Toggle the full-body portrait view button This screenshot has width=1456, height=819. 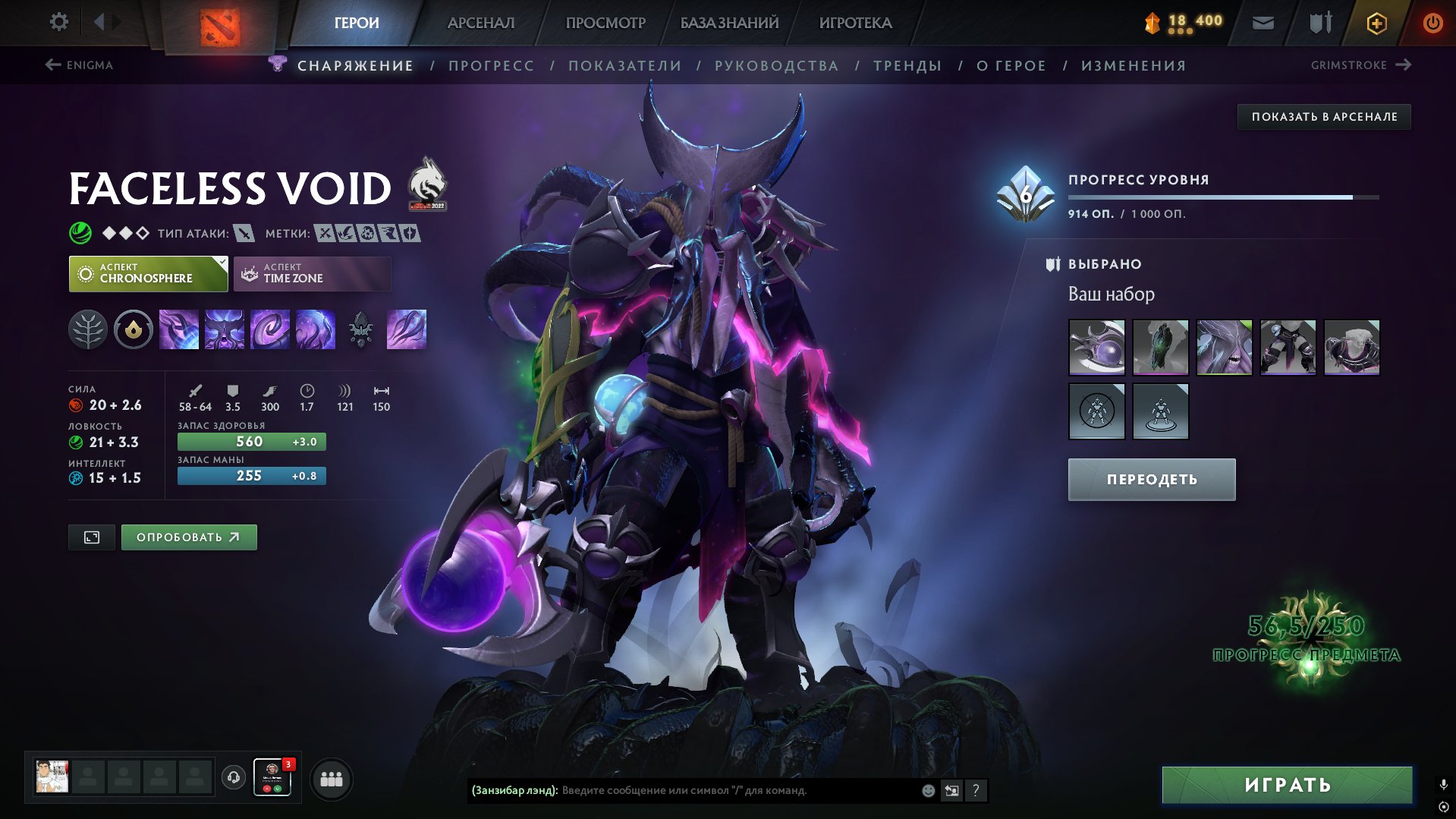click(91, 537)
